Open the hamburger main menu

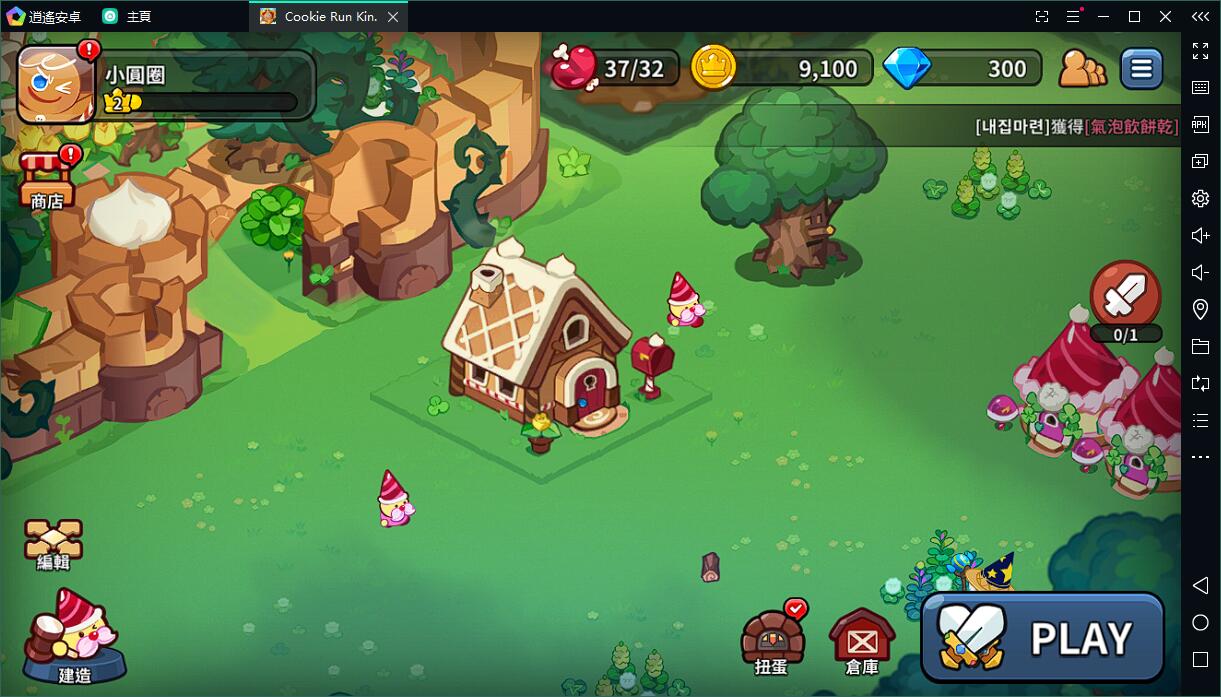[1141, 69]
